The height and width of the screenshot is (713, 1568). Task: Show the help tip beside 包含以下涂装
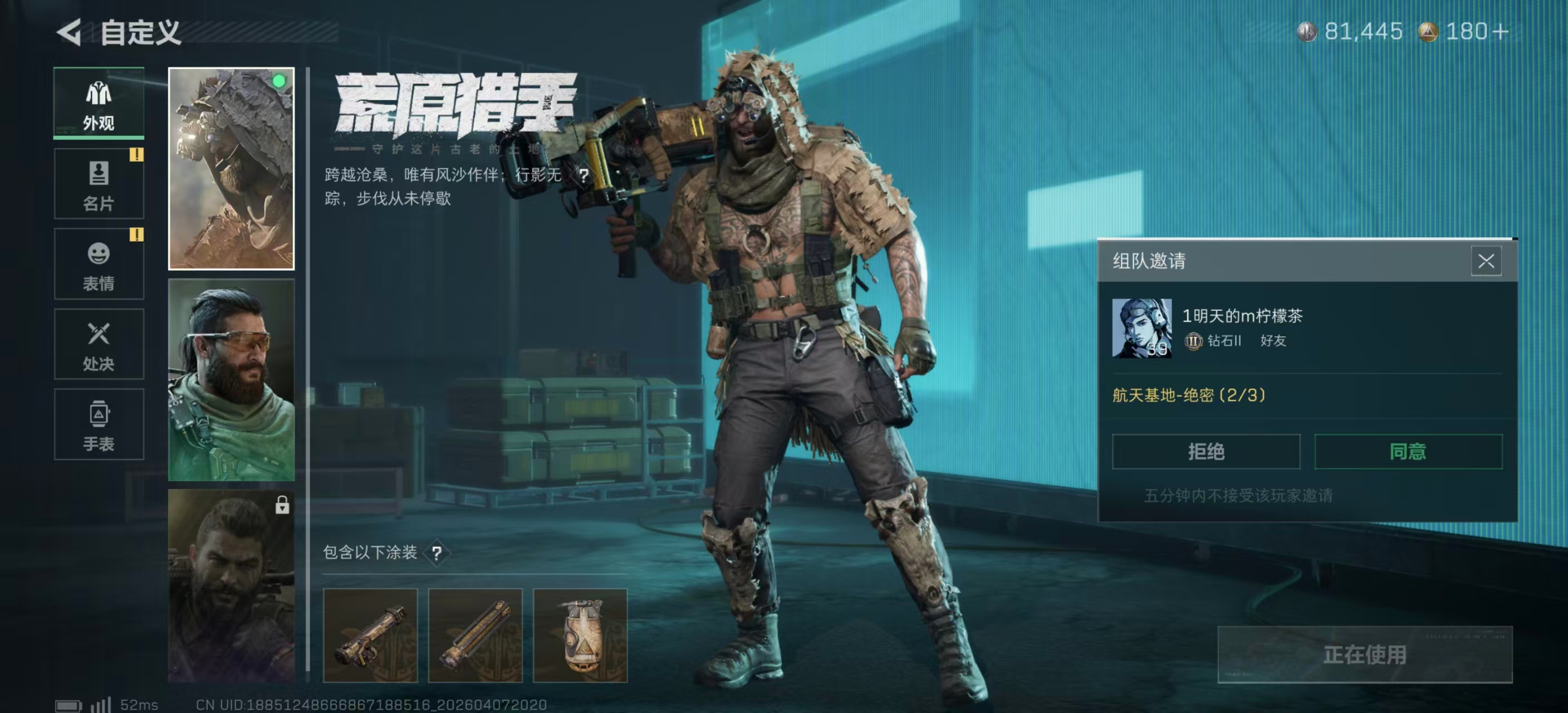[x=437, y=553]
